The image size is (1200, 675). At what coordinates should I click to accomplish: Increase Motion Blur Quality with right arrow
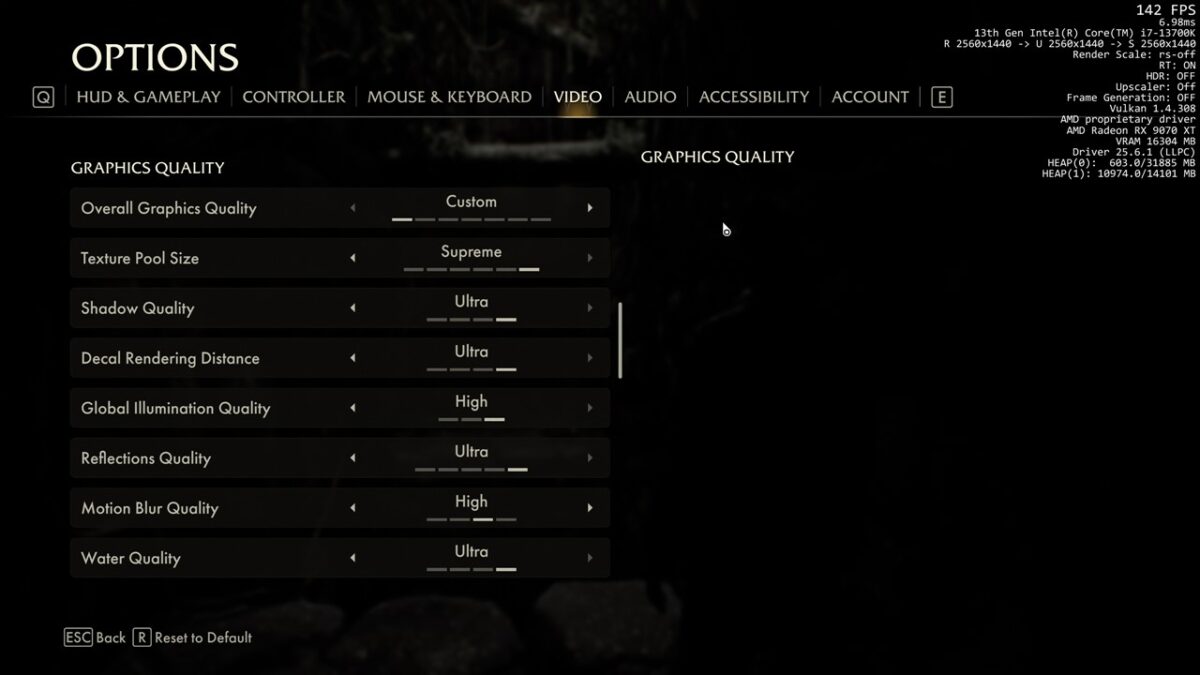pos(590,508)
